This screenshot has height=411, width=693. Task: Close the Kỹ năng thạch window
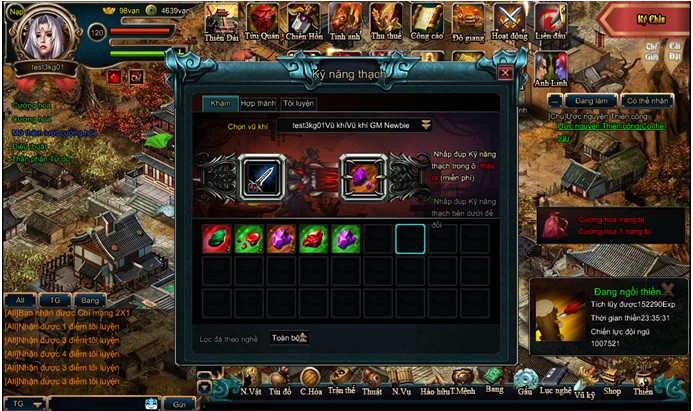(505, 73)
